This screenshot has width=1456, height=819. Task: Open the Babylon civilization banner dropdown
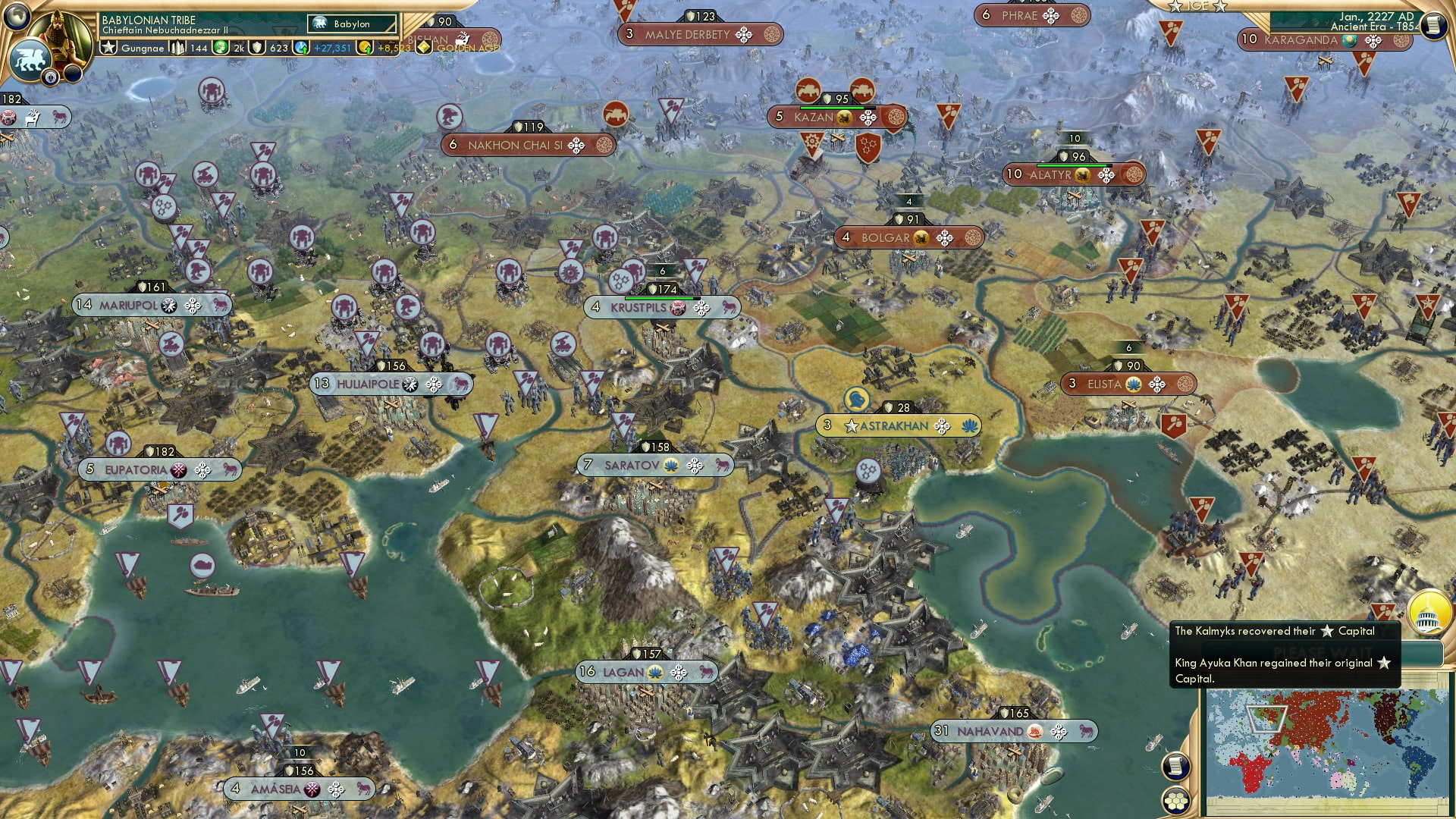coord(350,24)
